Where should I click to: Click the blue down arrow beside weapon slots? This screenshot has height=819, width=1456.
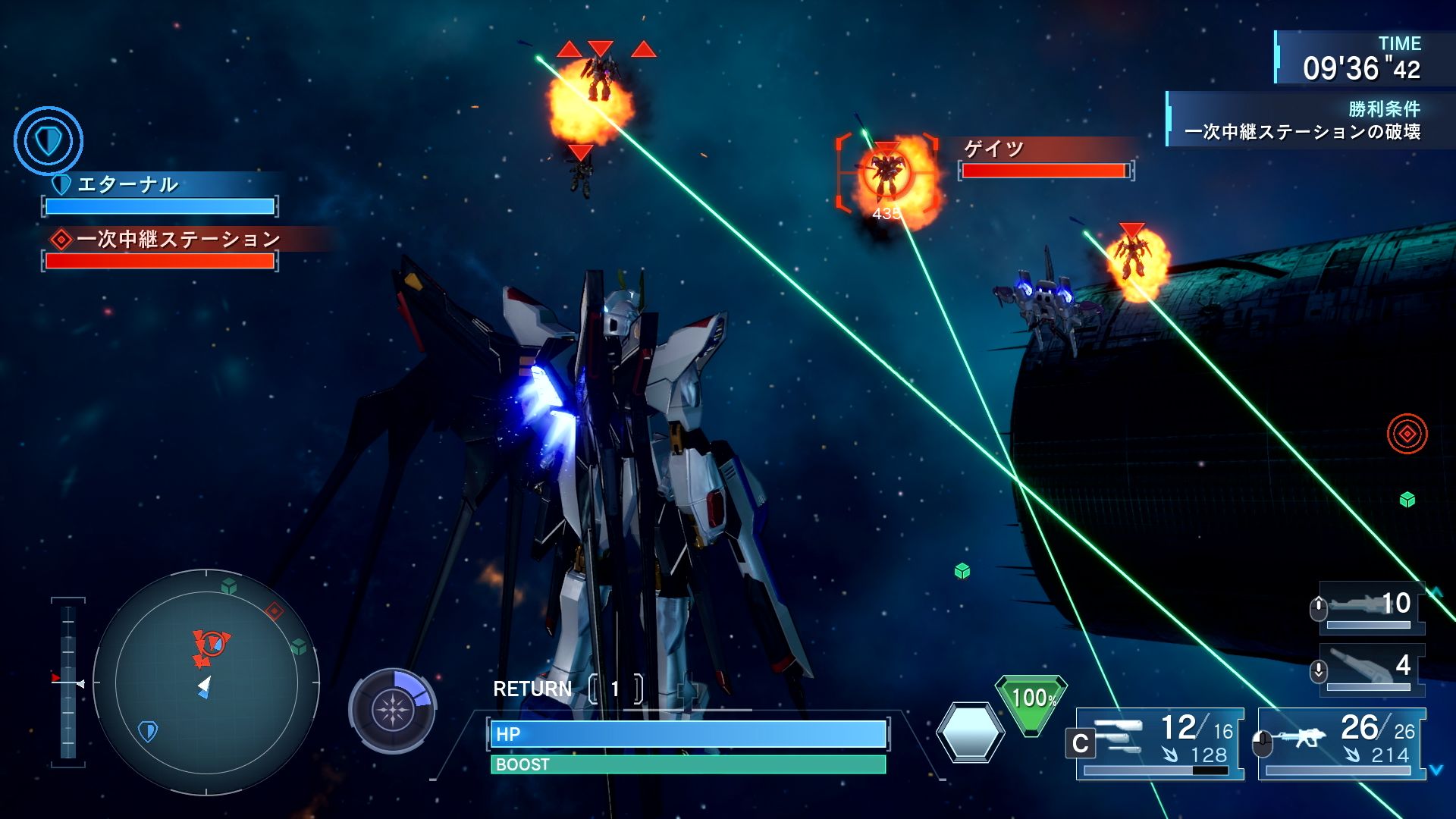pyautogui.click(x=1436, y=770)
